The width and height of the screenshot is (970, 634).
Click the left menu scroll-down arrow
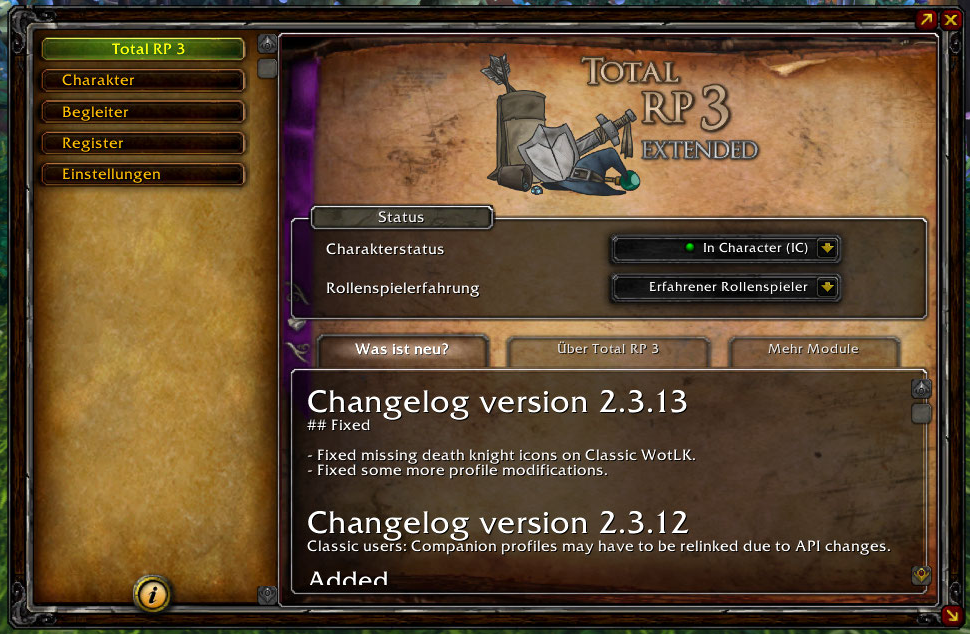(267, 595)
